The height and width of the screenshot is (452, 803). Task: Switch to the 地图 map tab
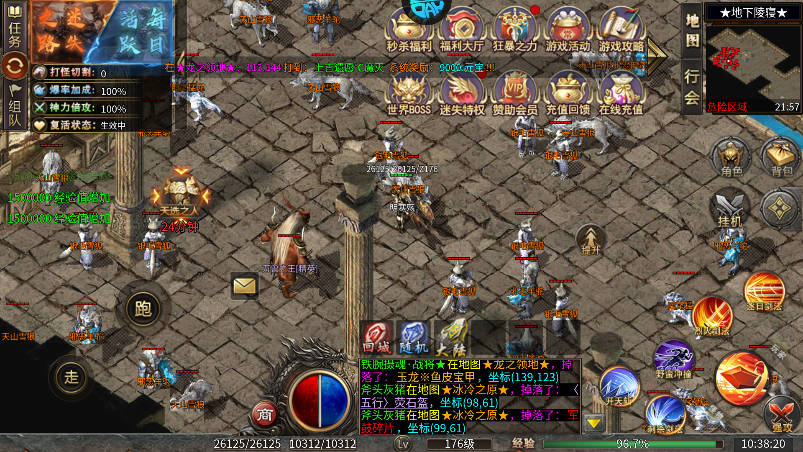pyautogui.click(x=692, y=30)
